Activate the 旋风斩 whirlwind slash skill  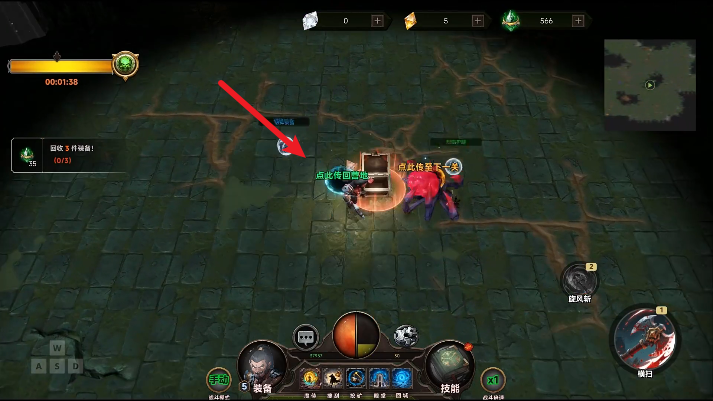coord(579,280)
